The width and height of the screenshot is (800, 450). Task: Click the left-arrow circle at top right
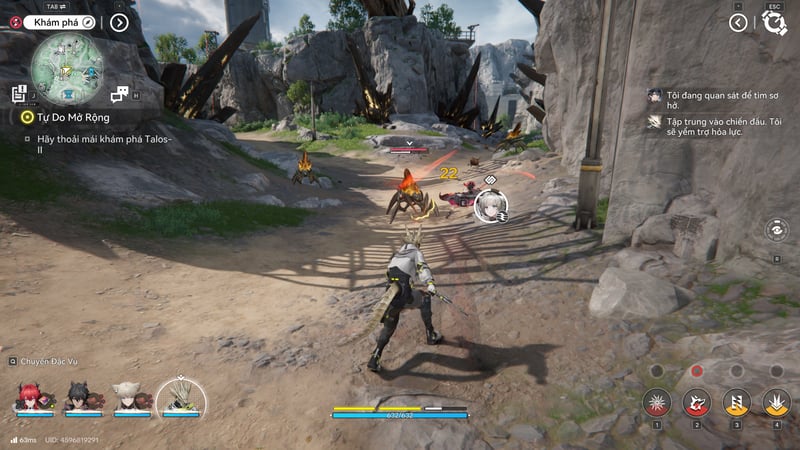click(738, 22)
